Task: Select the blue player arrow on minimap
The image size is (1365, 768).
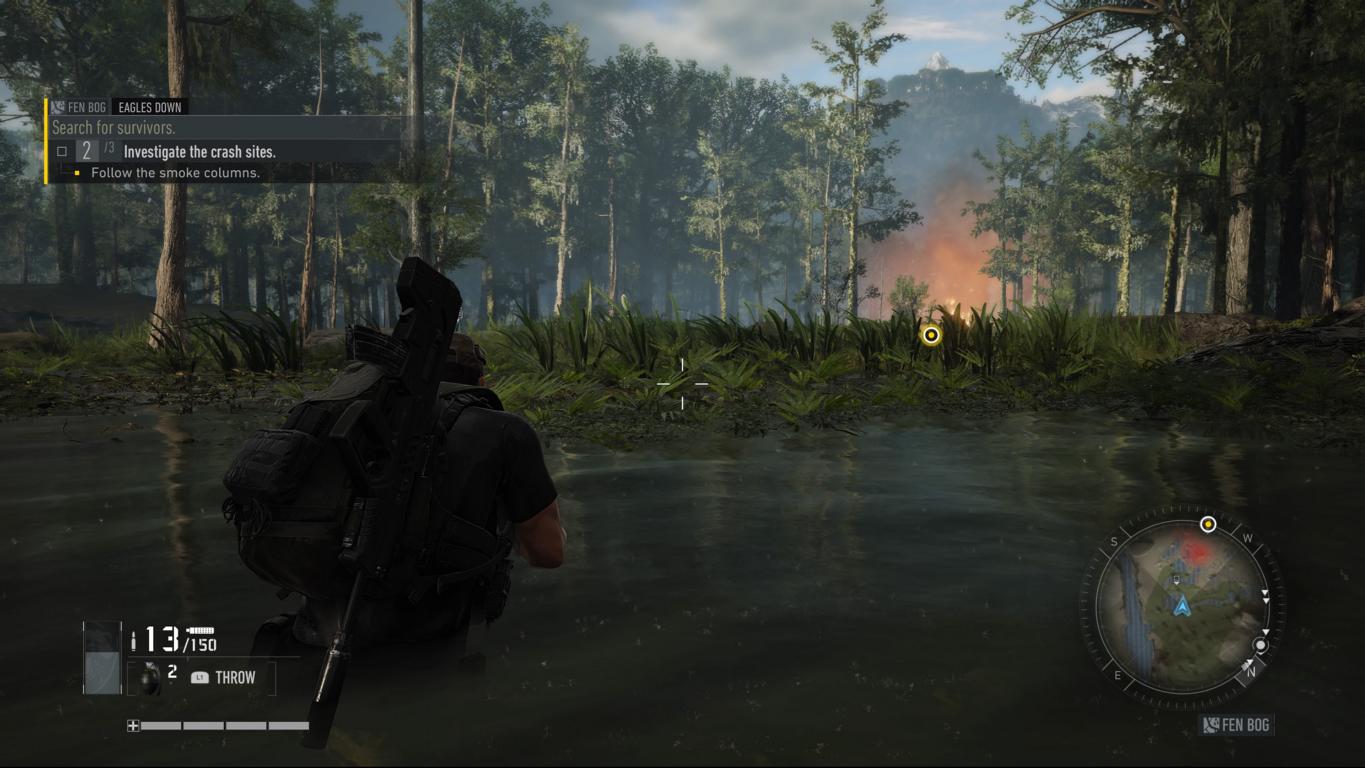Action: coord(1183,605)
